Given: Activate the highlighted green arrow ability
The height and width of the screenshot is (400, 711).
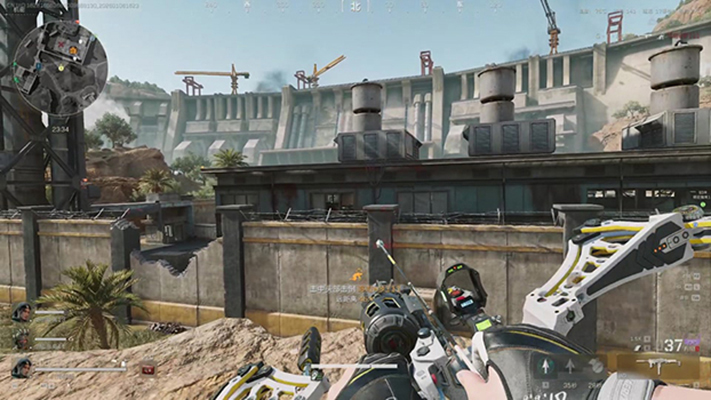Looking at the screenshot, I should point(546,367).
